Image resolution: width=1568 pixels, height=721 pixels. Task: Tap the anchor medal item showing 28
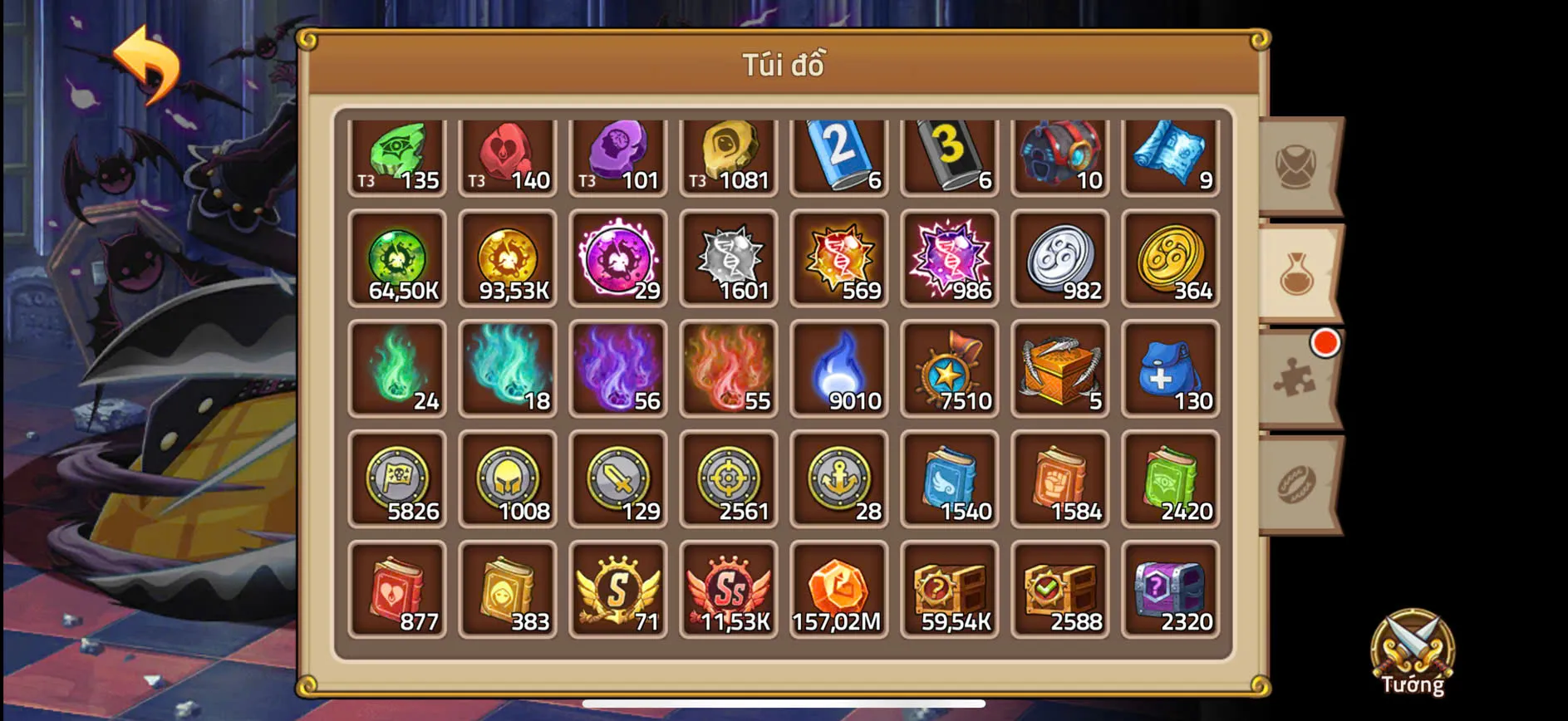839,480
